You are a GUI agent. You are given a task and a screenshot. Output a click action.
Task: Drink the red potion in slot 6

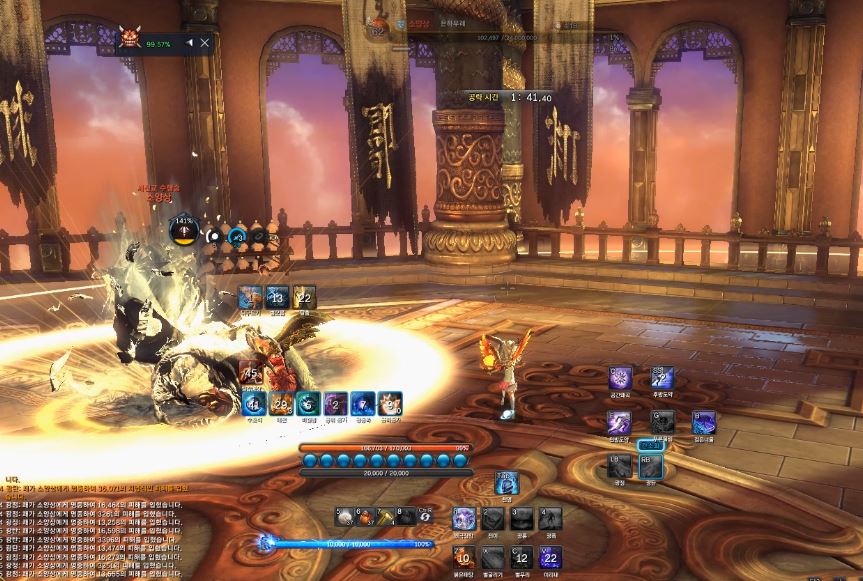pyautogui.click(x=366, y=516)
